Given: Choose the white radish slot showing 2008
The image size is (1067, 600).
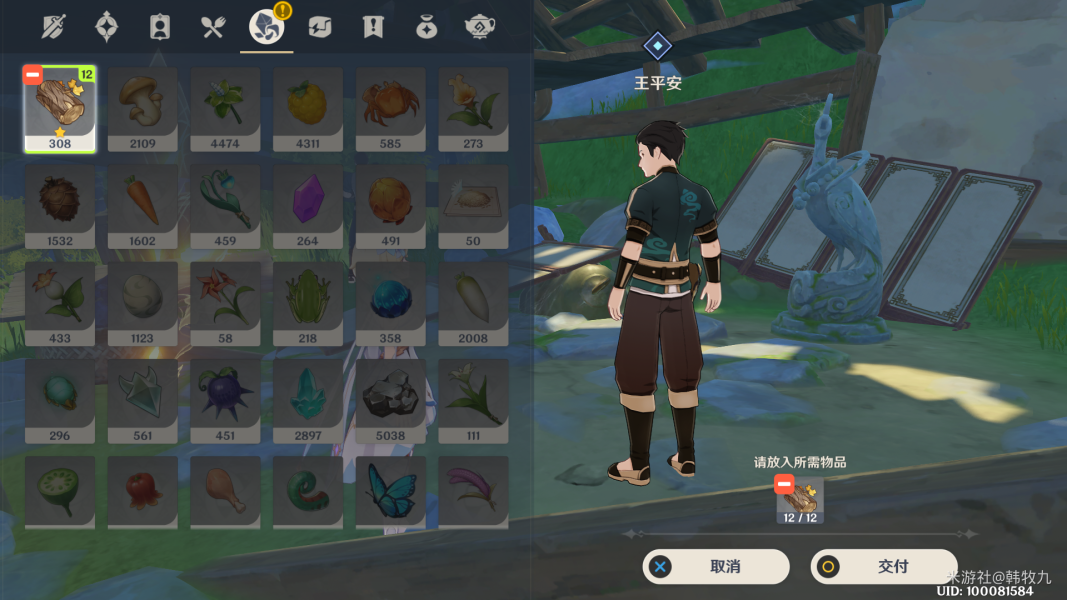Looking at the screenshot, I should [x=473, y=302].
